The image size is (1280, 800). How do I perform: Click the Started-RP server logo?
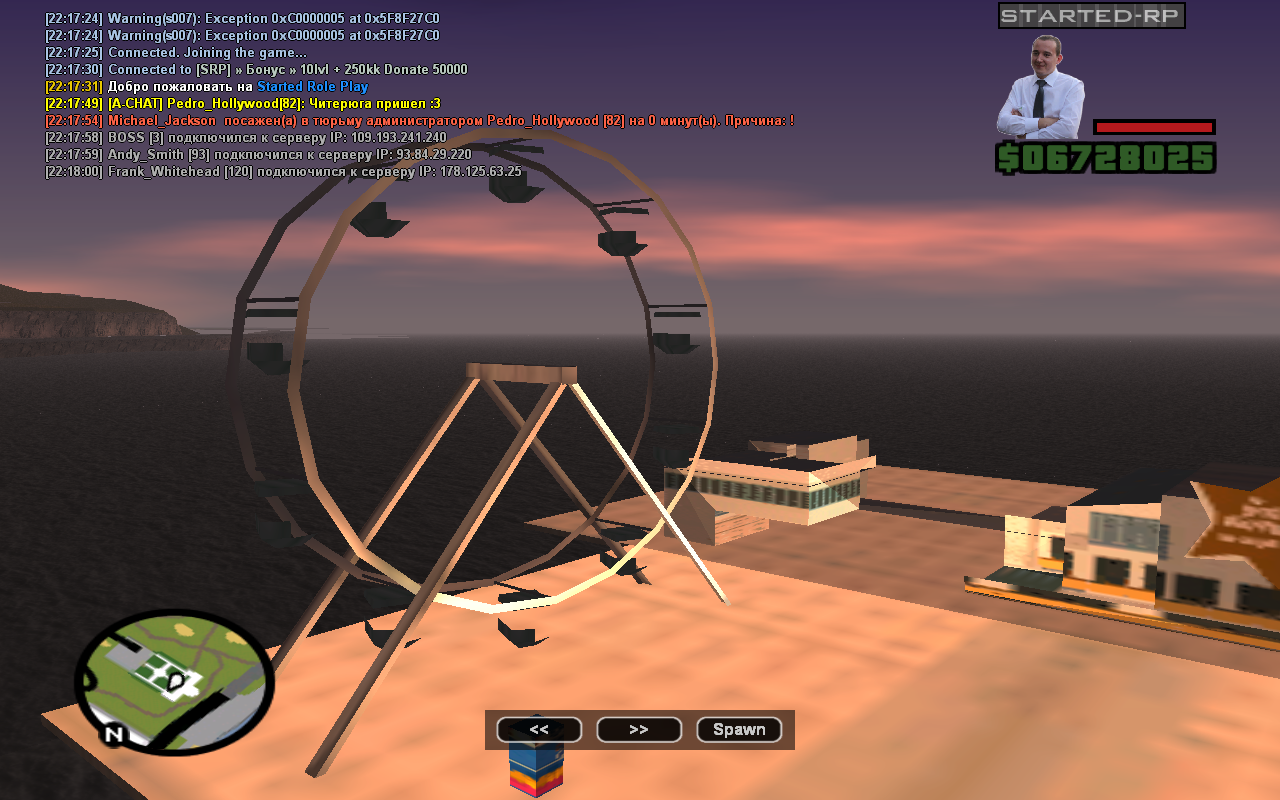[1091, 16]
